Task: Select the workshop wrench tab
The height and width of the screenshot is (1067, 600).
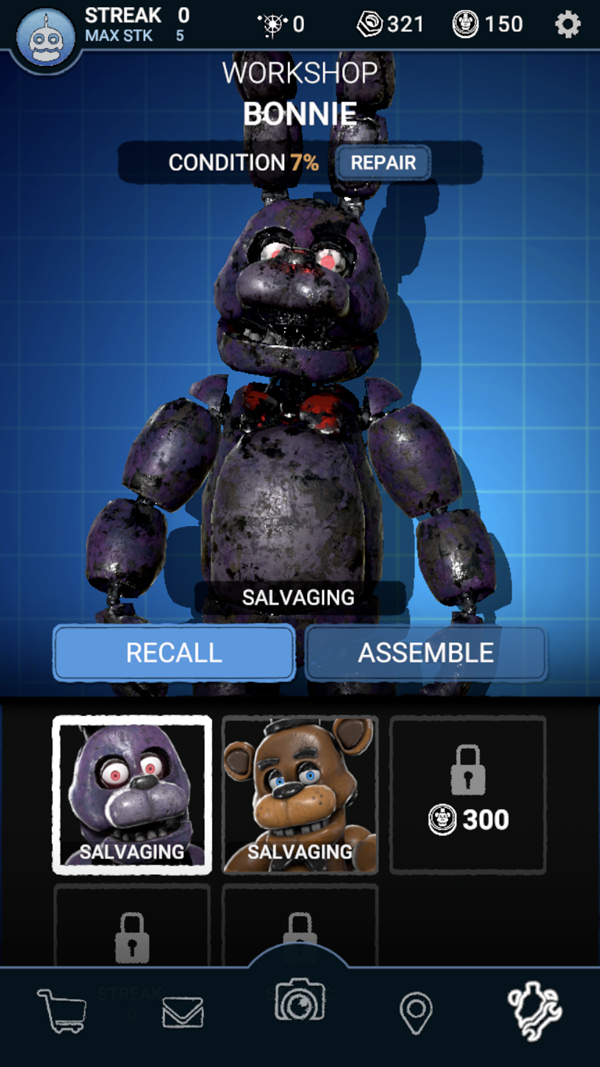Action: pyautogui.click(x=535, y=1011)
